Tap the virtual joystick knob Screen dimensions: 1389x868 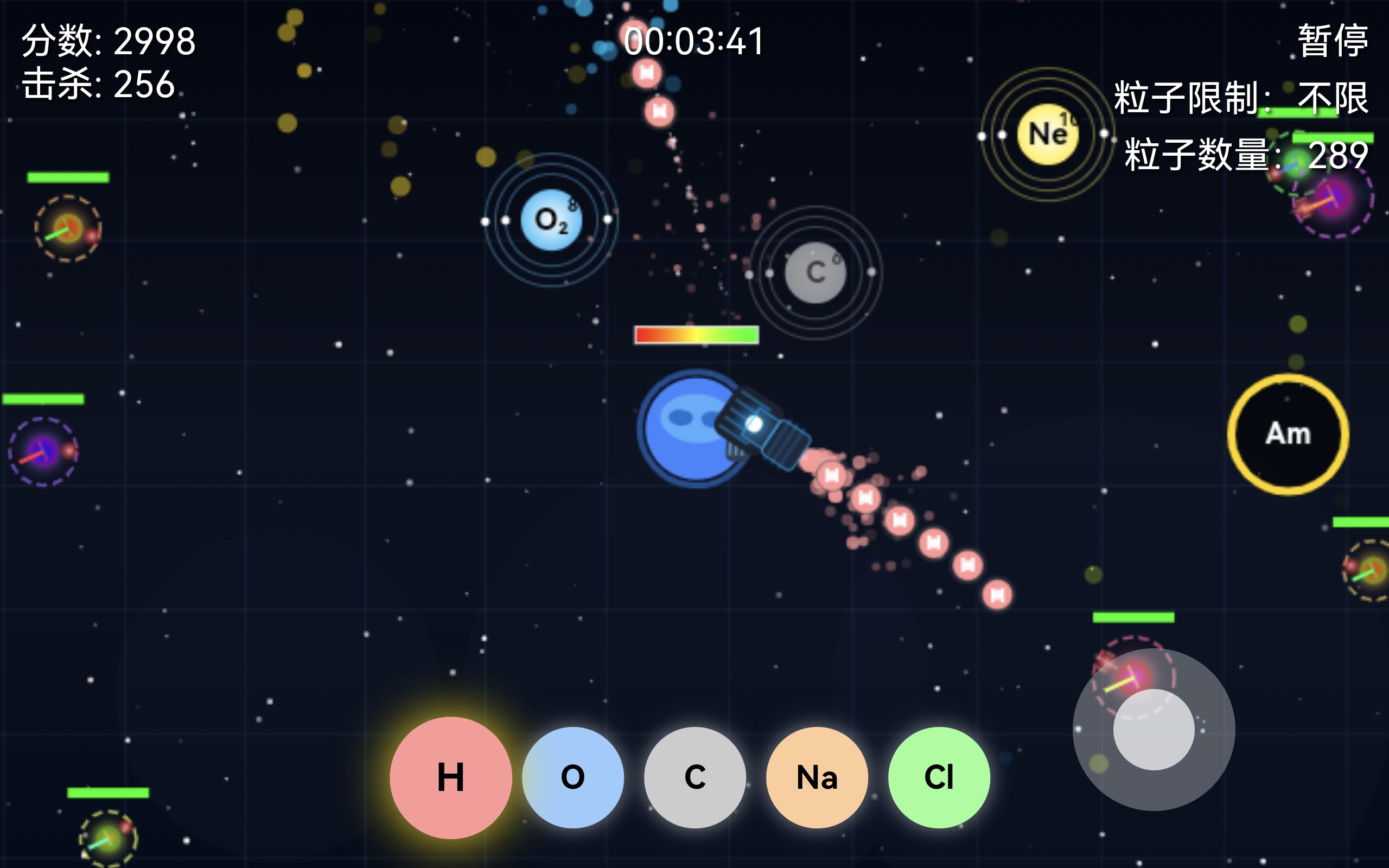tap(1154, 729)
